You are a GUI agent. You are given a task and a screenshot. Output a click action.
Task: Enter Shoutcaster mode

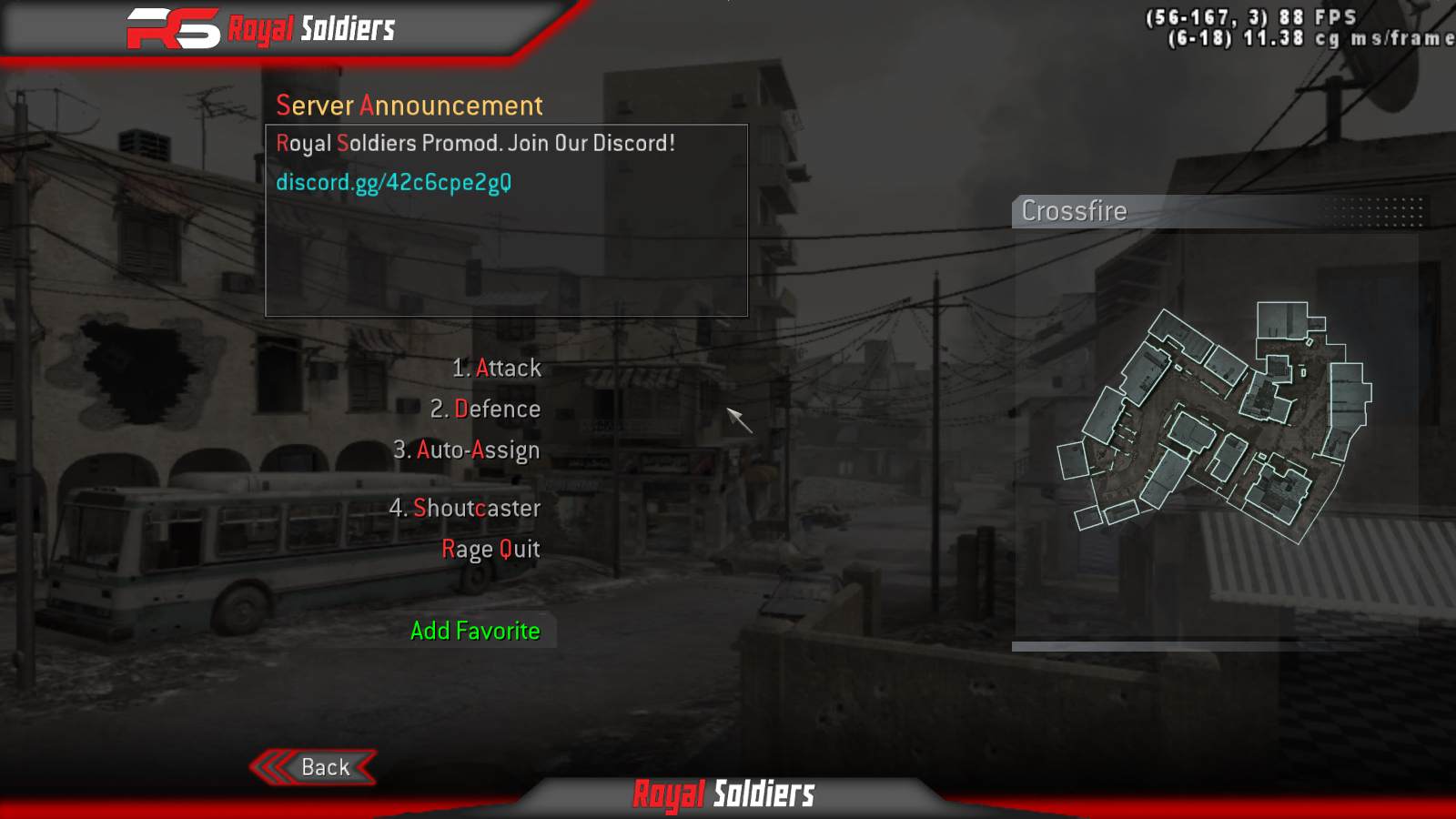click(x=465, y=508)
